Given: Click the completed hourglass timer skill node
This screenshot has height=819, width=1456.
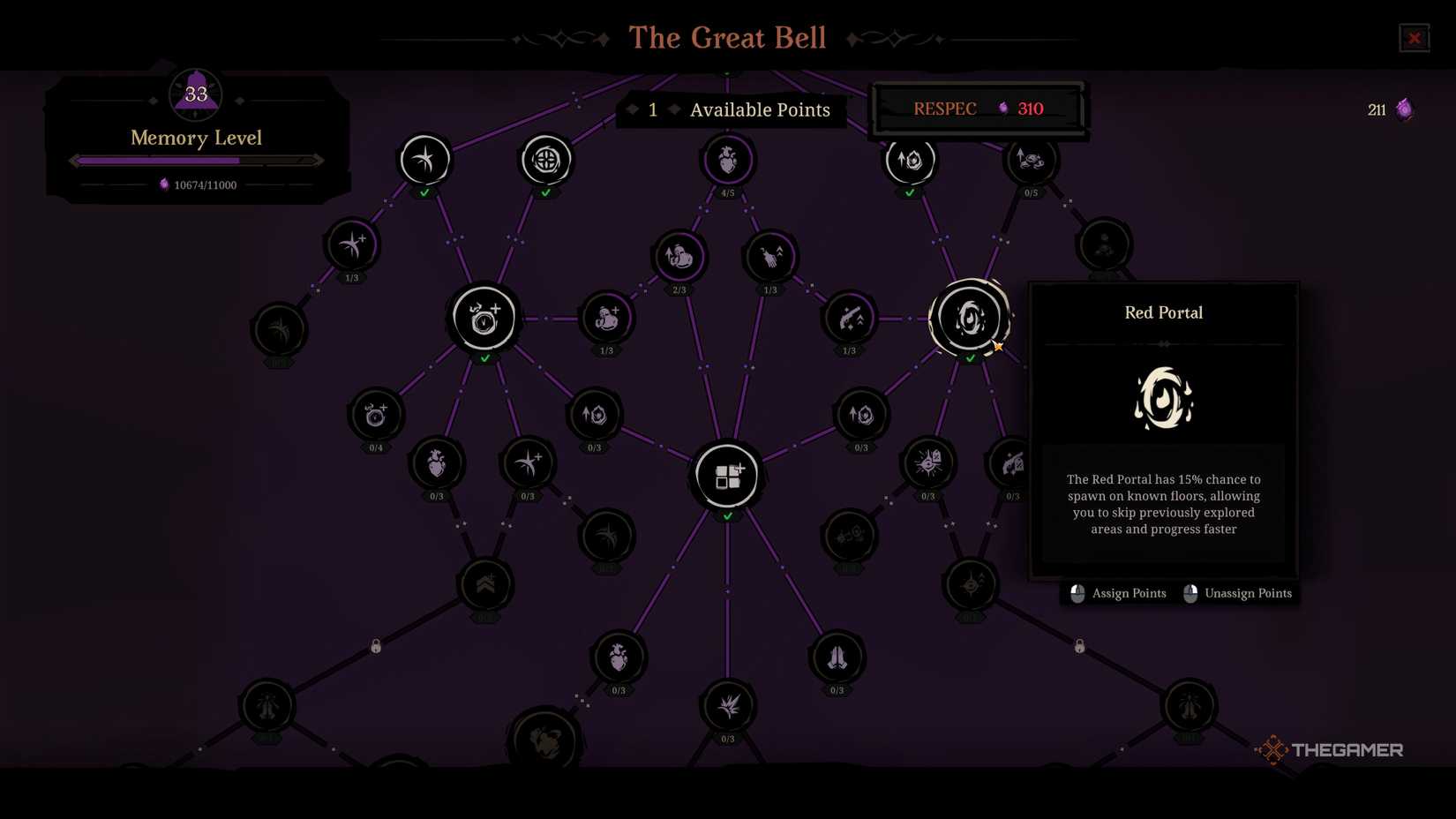Looking at the screenshot, I should [x=484, y=319].
